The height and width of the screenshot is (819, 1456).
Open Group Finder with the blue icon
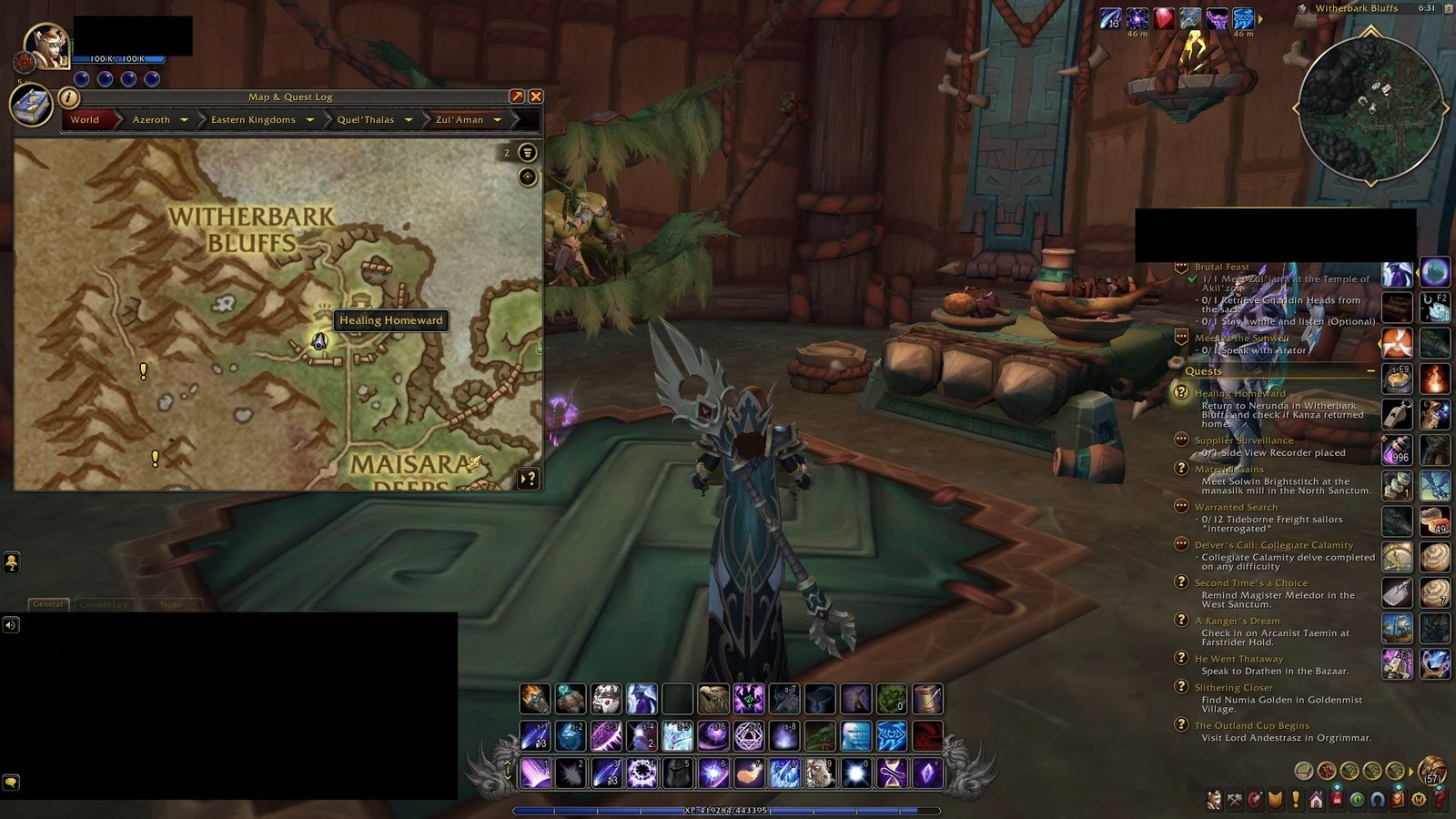1378,798
